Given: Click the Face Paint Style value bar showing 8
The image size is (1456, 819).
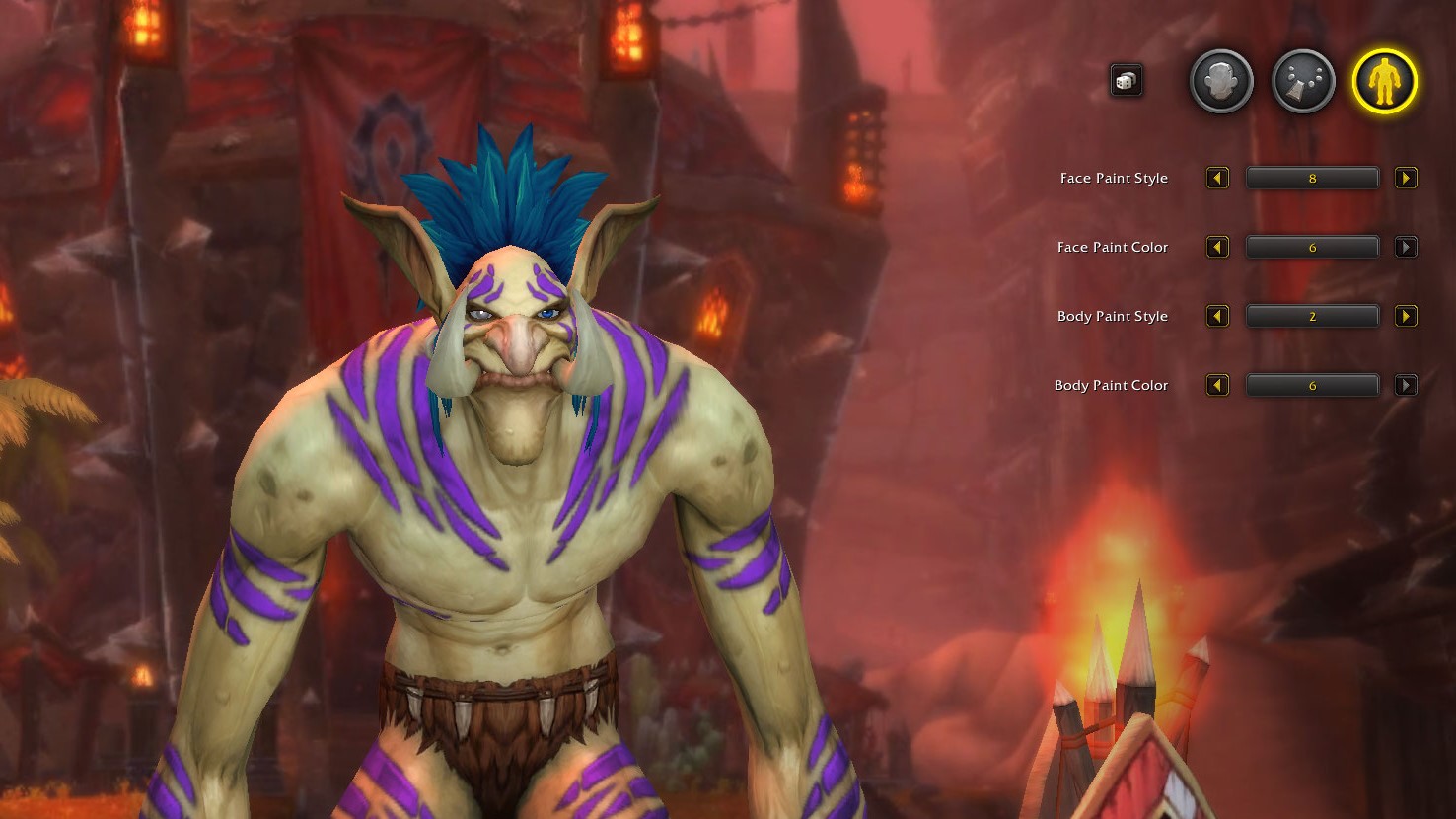Looking at the screenshot, I should (x=1312, y=179).
